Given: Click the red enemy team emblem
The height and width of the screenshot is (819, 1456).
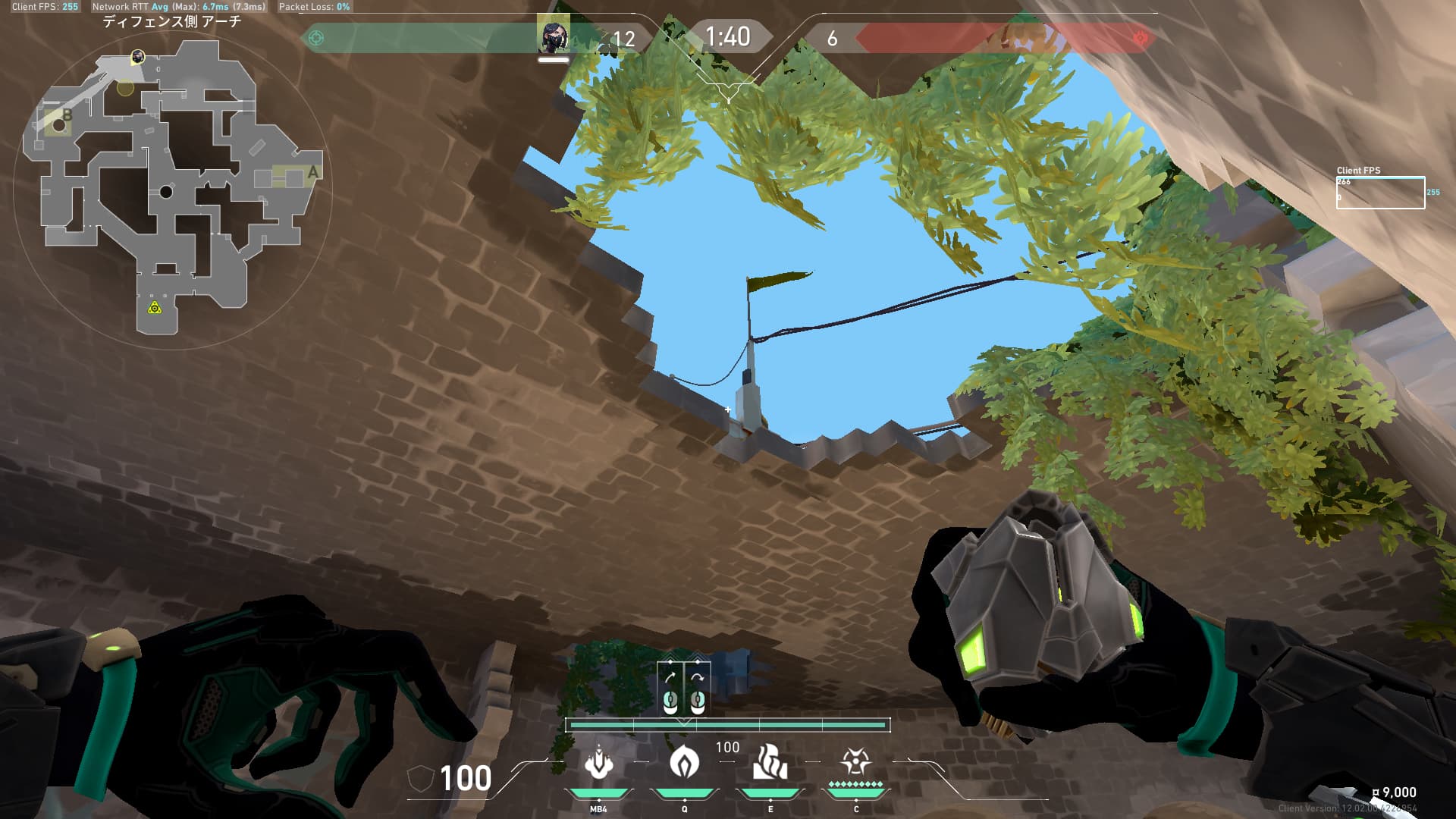Looking at the screenshot, I should coord(1140,38).
